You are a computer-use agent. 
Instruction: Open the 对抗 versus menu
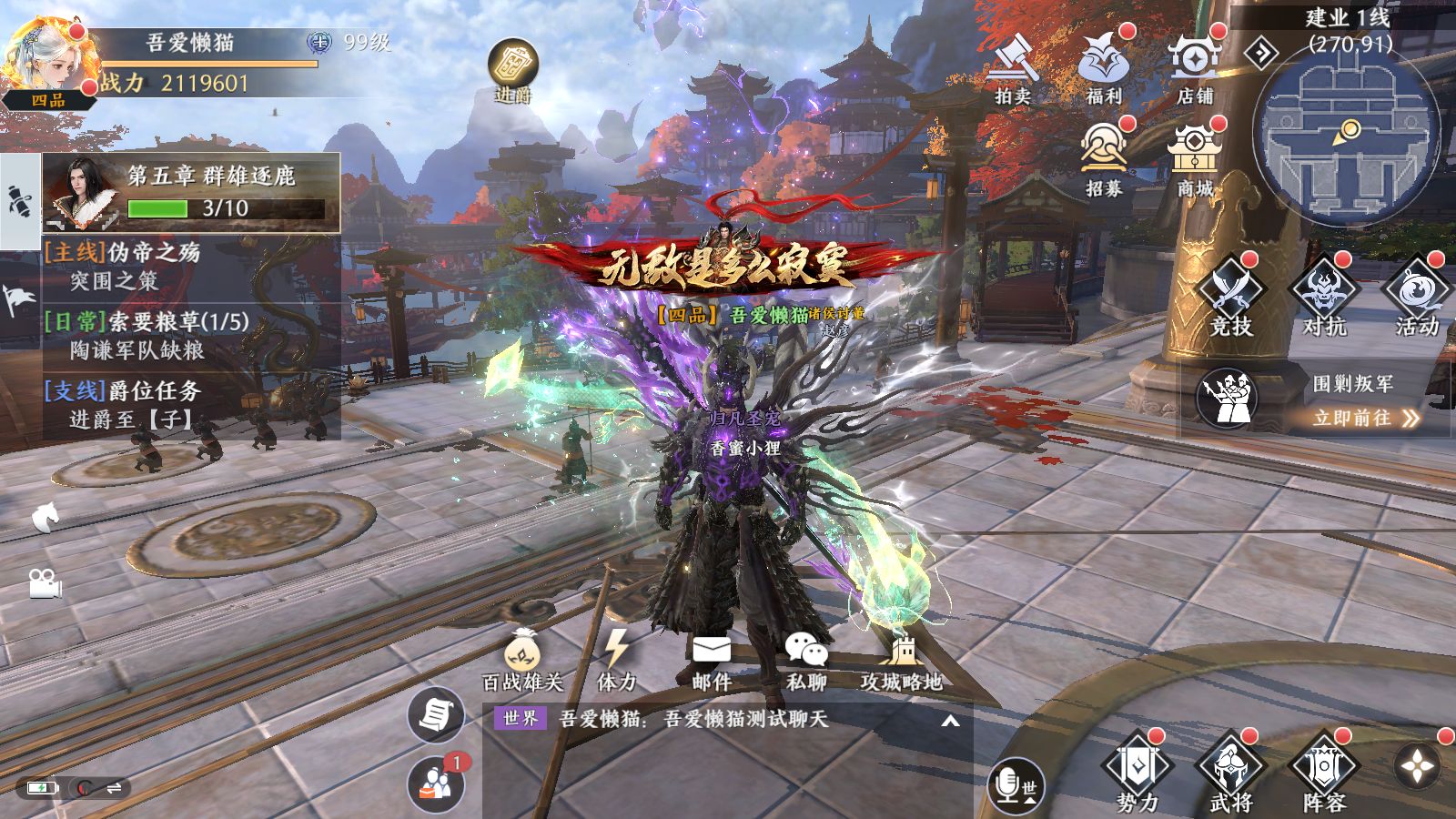pyautogui.click(x=1324, y=296)
